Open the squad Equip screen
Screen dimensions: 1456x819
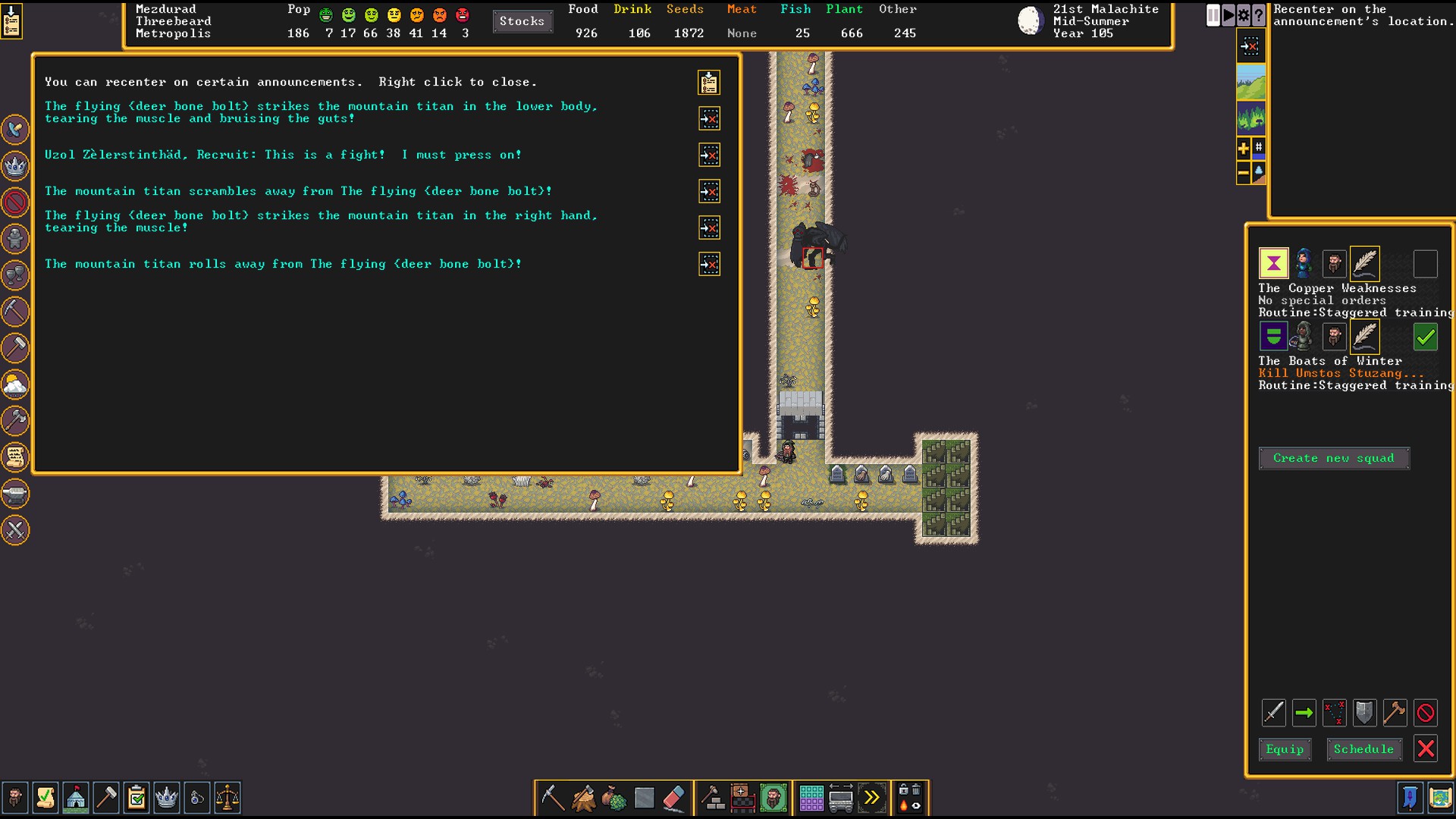1285,749
